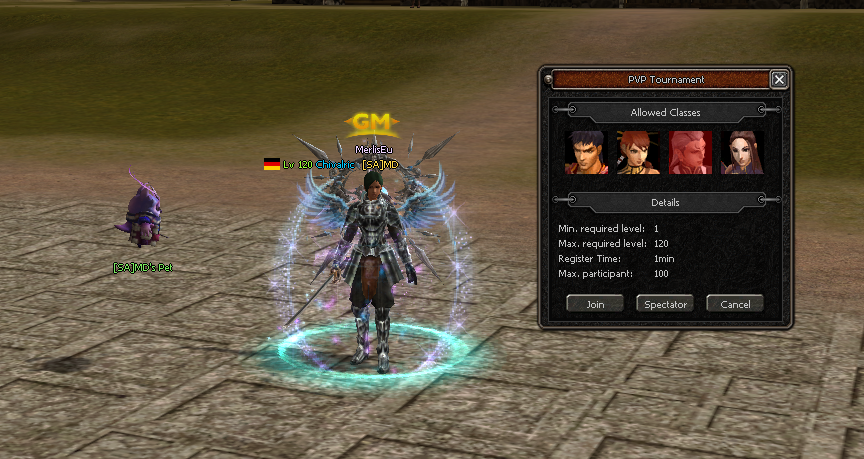Choose the orange-haired ninja class portrait
Image resolution: width=864 pixels, height=459 pixels.
638,153
